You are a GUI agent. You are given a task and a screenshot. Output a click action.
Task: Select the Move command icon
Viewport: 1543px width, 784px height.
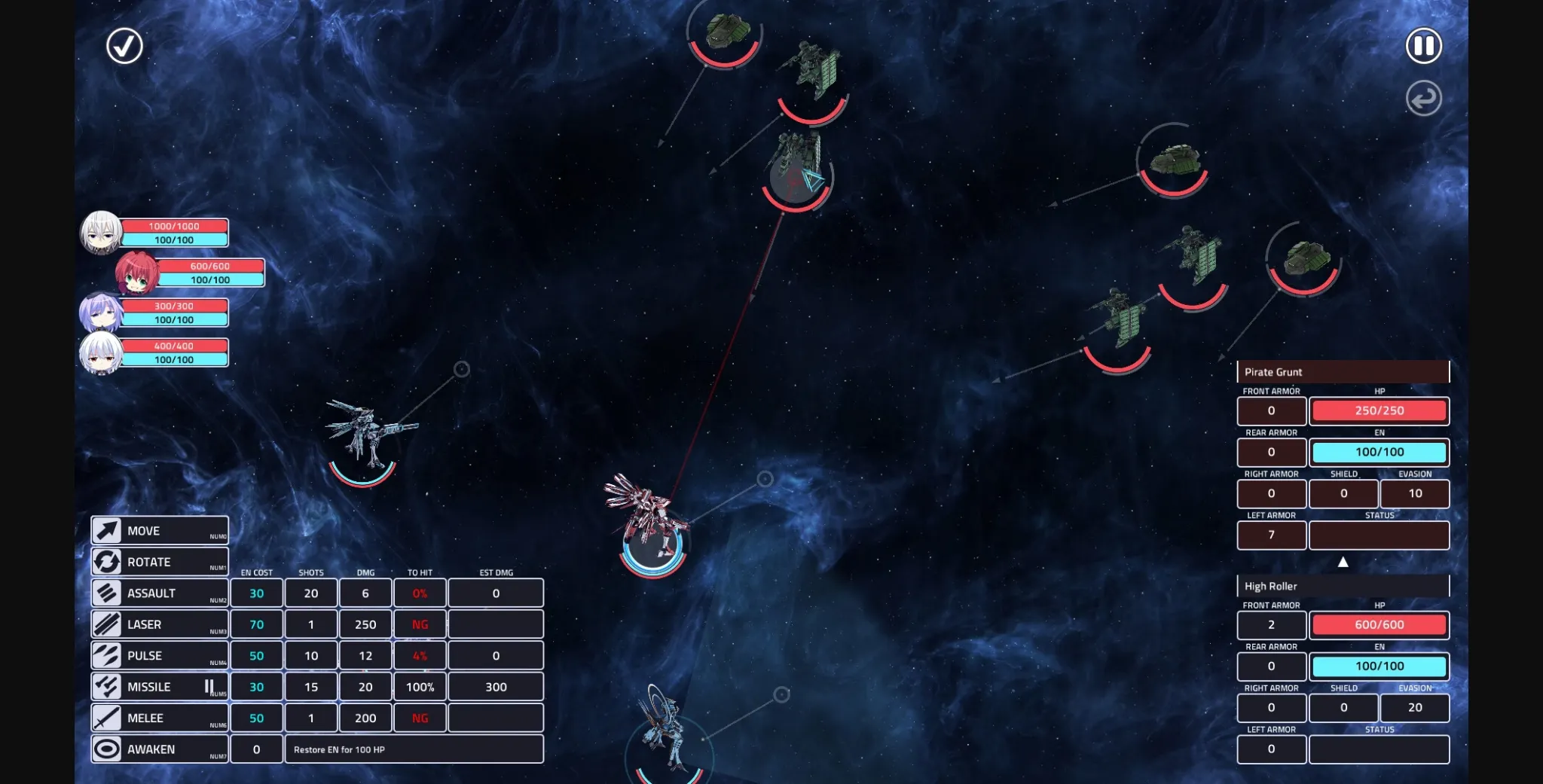click(107, 530)
